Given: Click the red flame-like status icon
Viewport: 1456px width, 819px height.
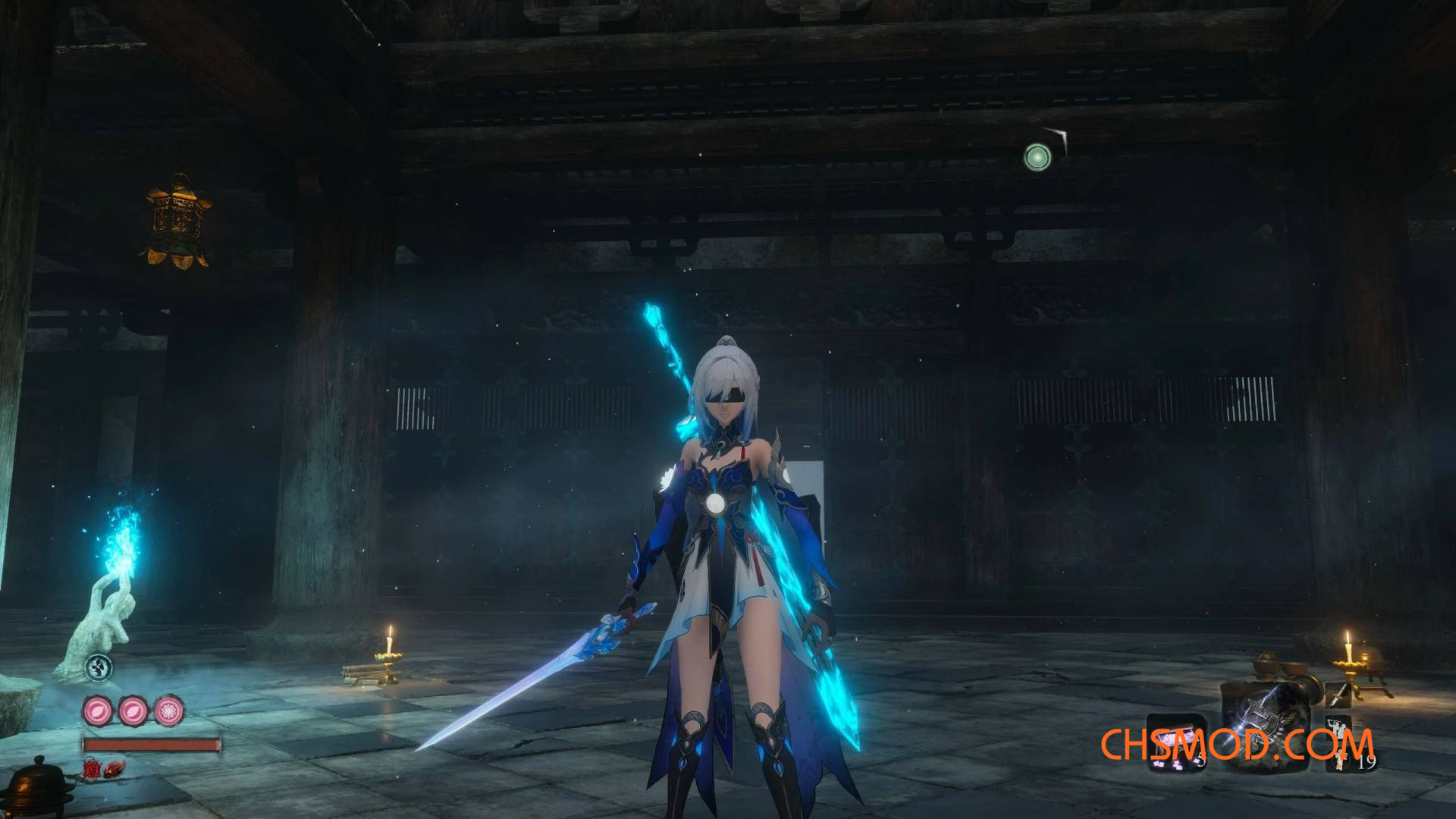Looking at the screenshot, I should click(x=114, y=770).
